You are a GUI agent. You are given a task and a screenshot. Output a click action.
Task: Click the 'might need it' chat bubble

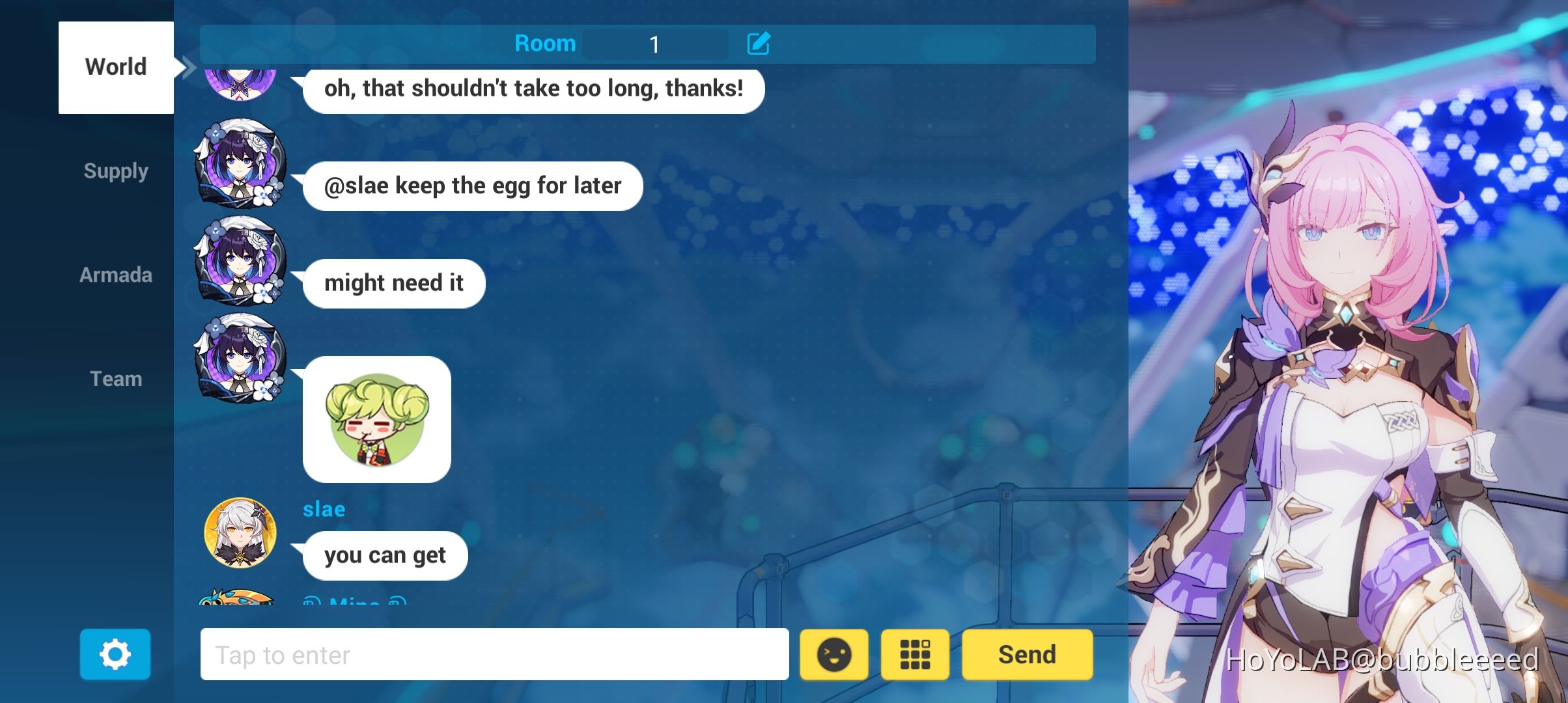coord(395,283)
